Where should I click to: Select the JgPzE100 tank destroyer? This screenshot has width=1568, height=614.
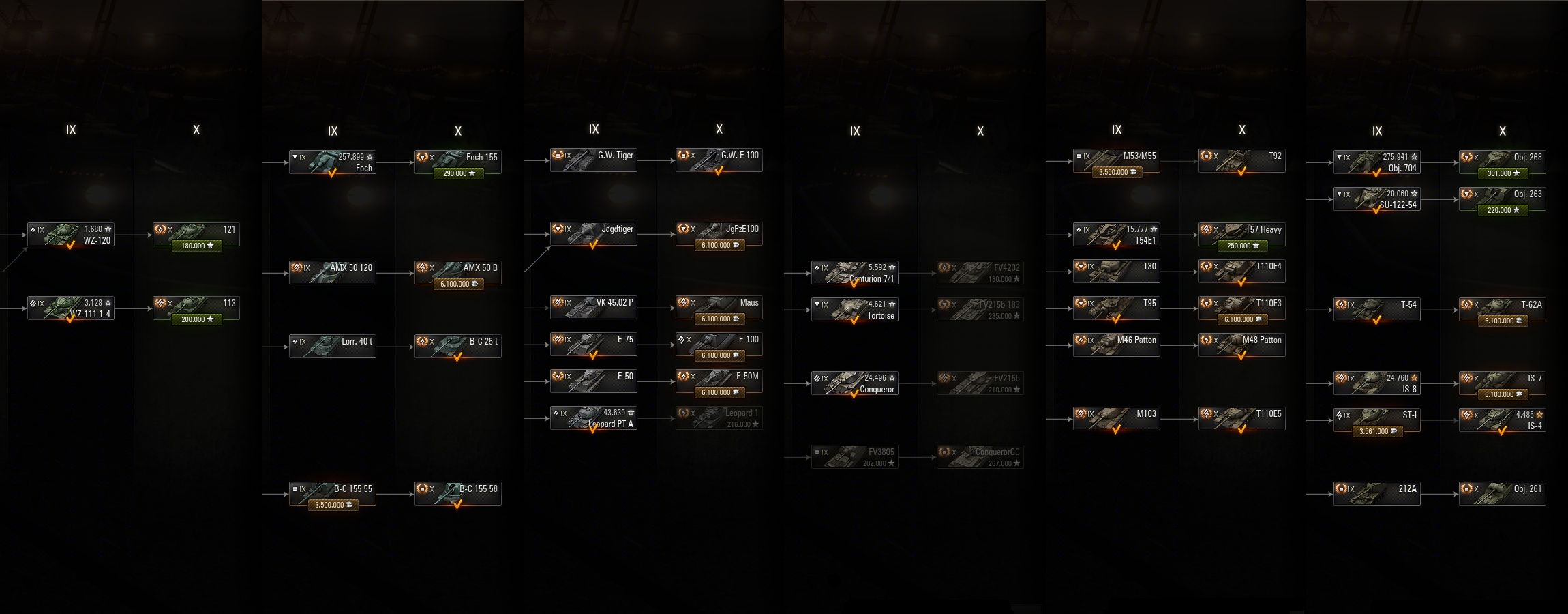coord(719,234)
